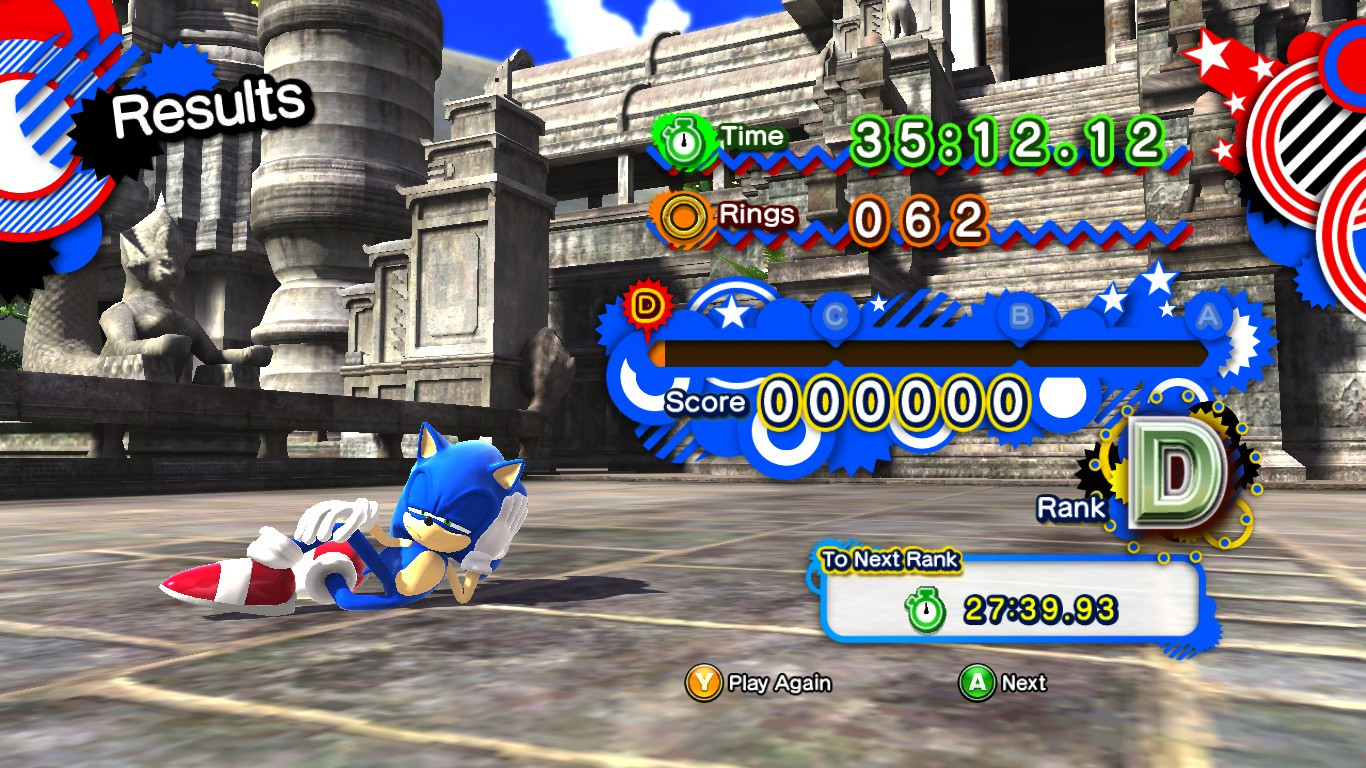Toggle the C rank marker on the bar
This screenshot has height=768, width=1366.
(x=836, y=313)
